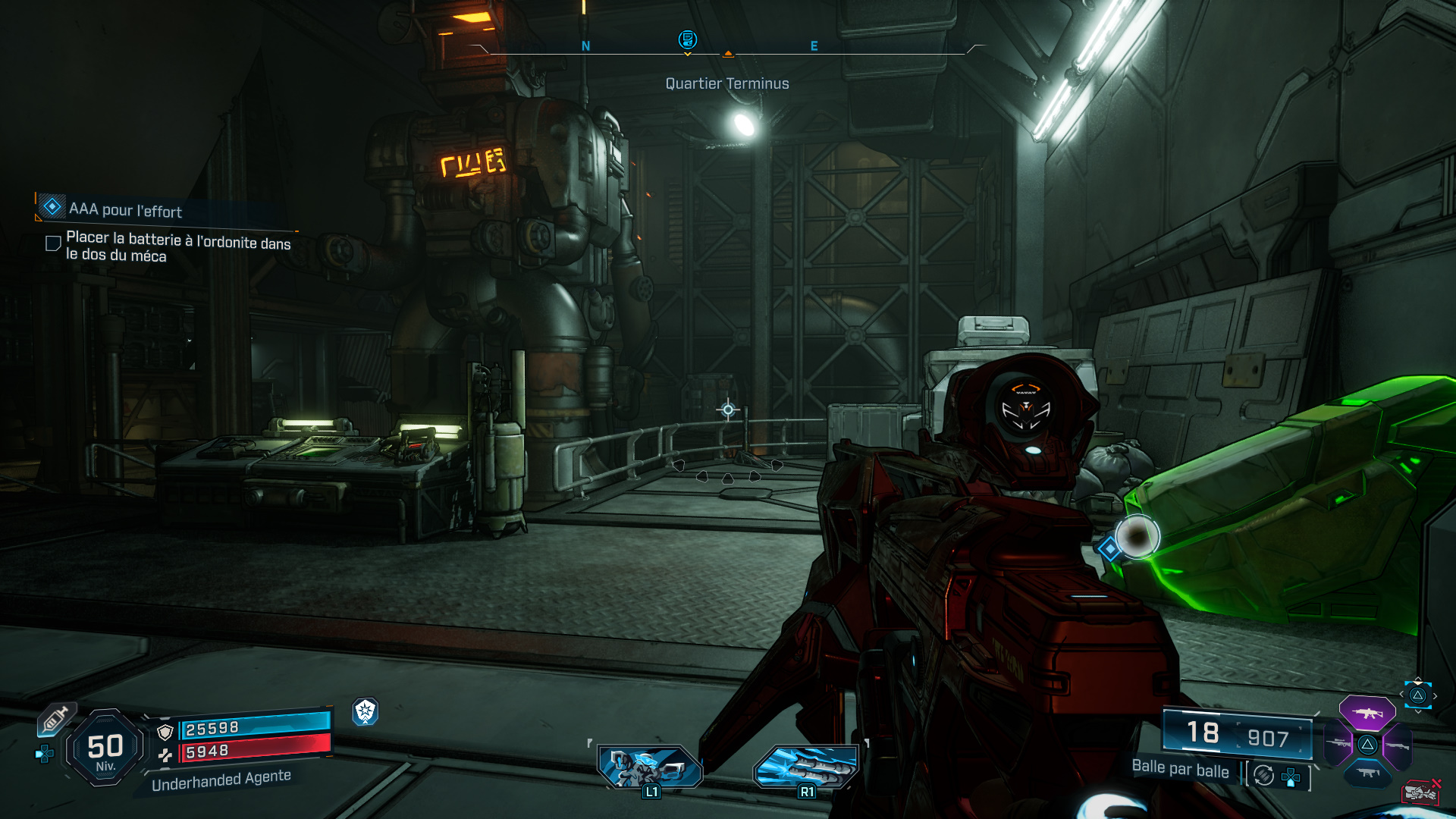Select the AAA pour l'effort quest tracker
Image resolution: width=1456 pixels, height=819 pixels.
tap(125, 209)
